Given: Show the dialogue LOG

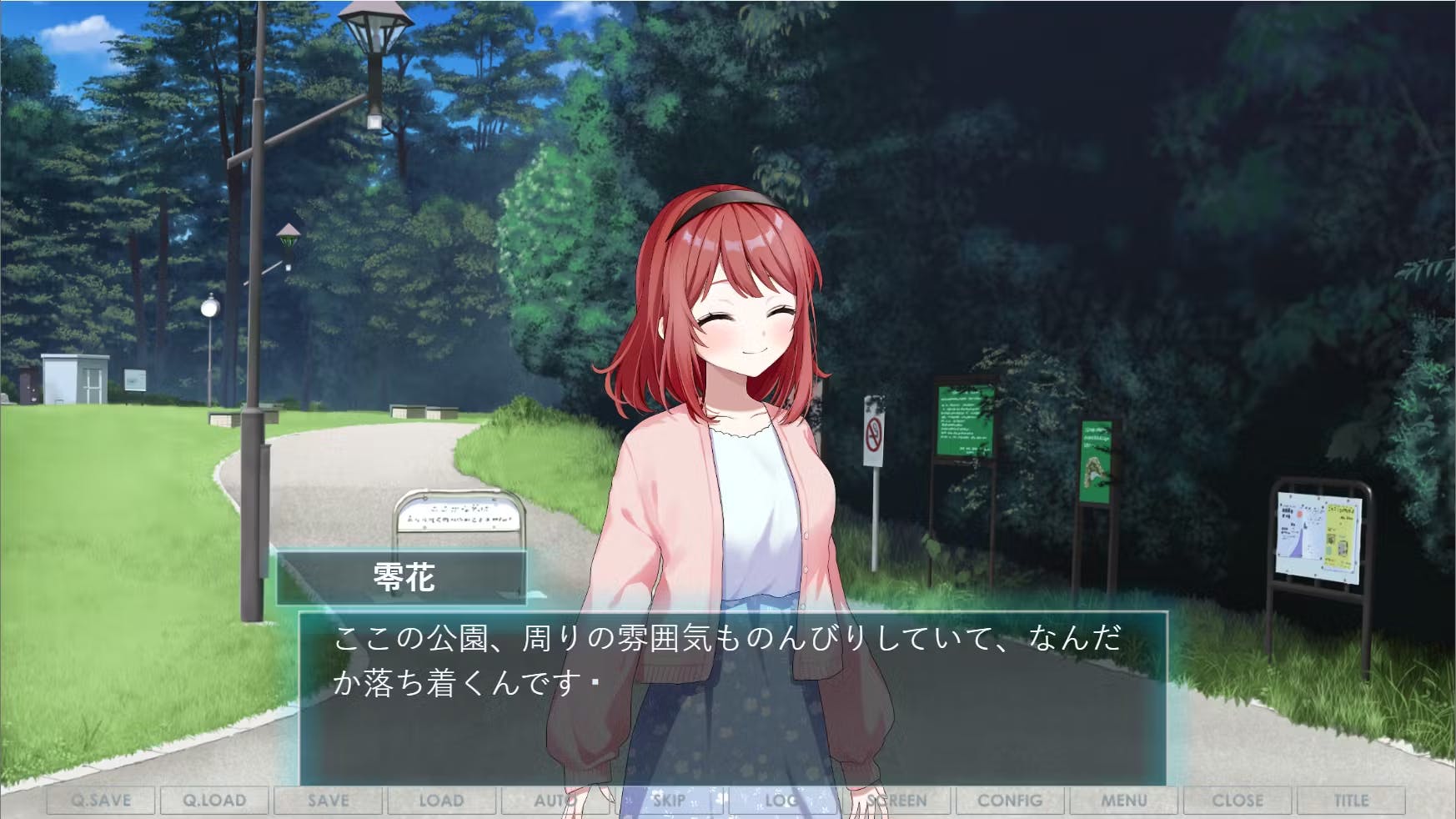Looking at the screenshot, I should click(x=782, y=801).
